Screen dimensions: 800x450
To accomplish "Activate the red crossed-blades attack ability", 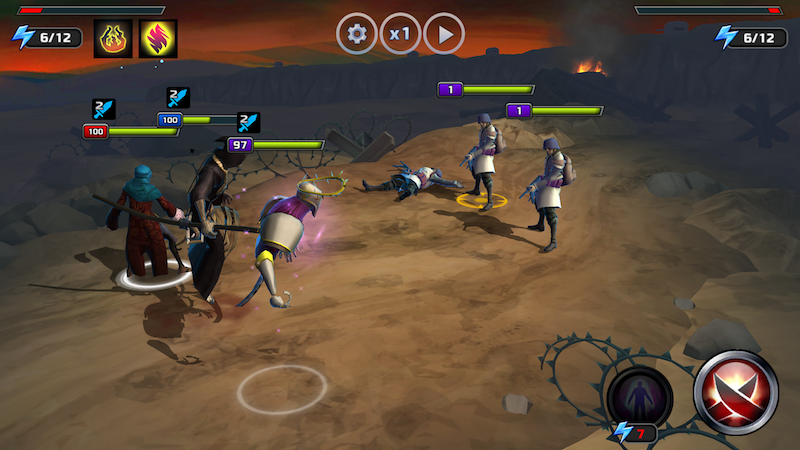I will coord(736,393).
